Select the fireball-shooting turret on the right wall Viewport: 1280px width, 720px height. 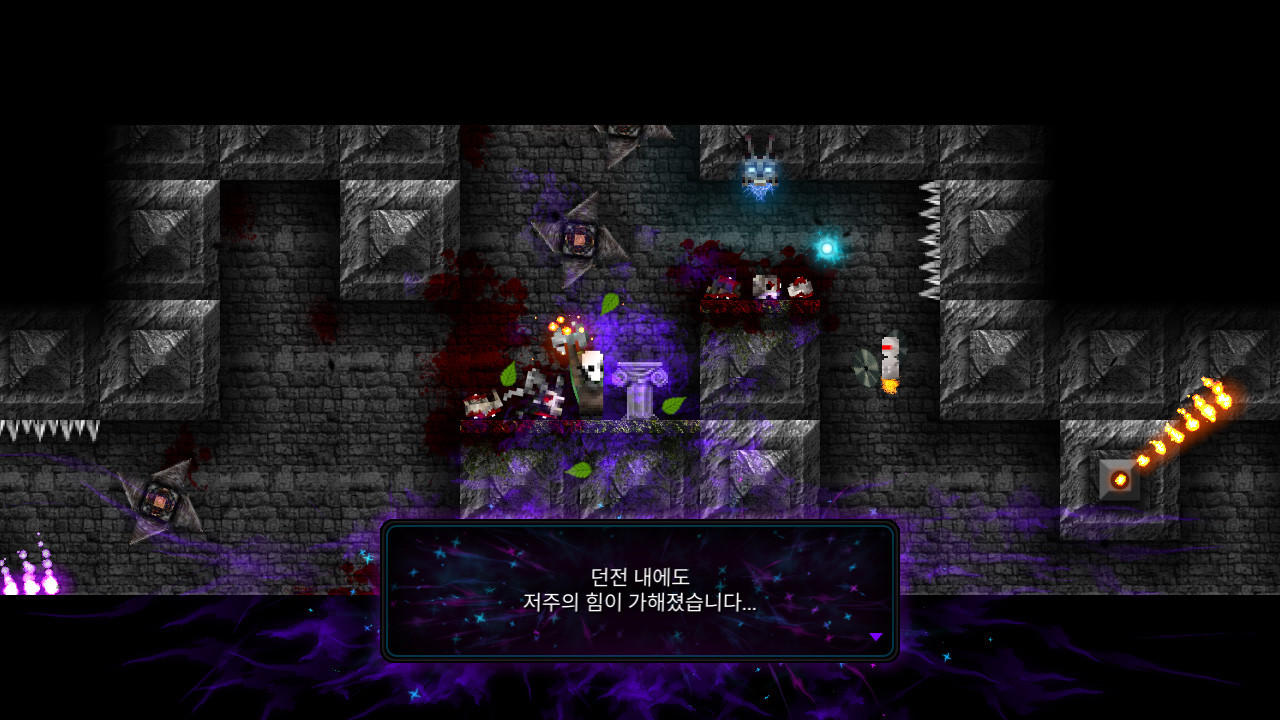tap(1119, 479)
